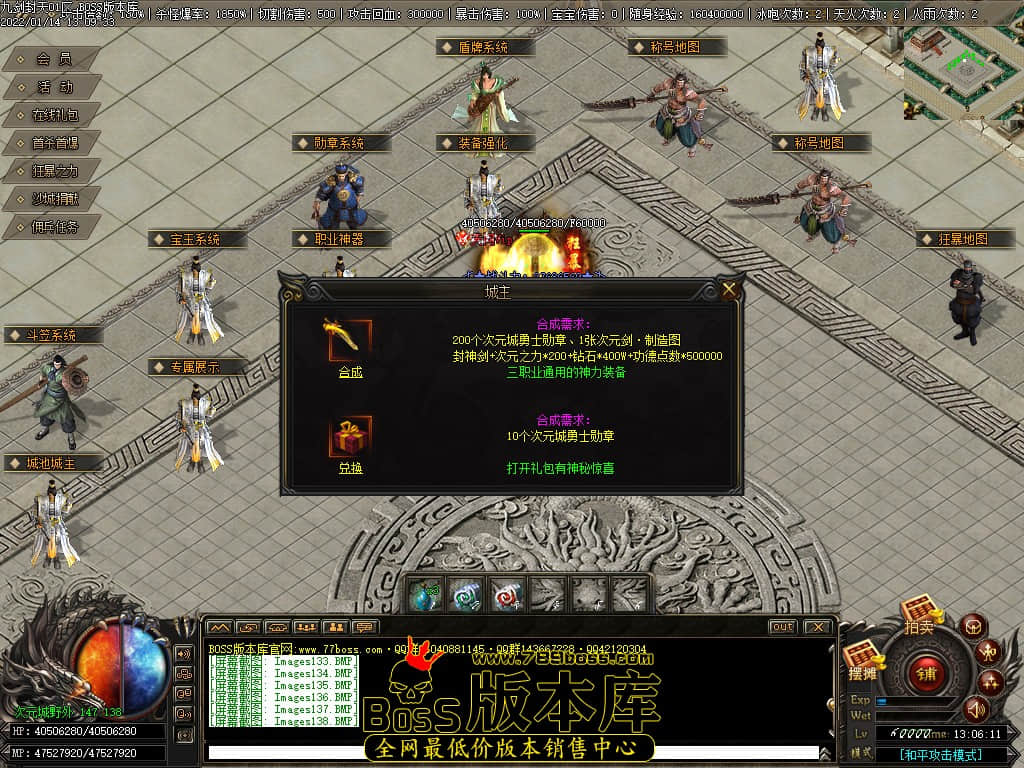1024x768 pixels.
Task: Select the 在线礼包 online gift entry
Action: [53, 115]
